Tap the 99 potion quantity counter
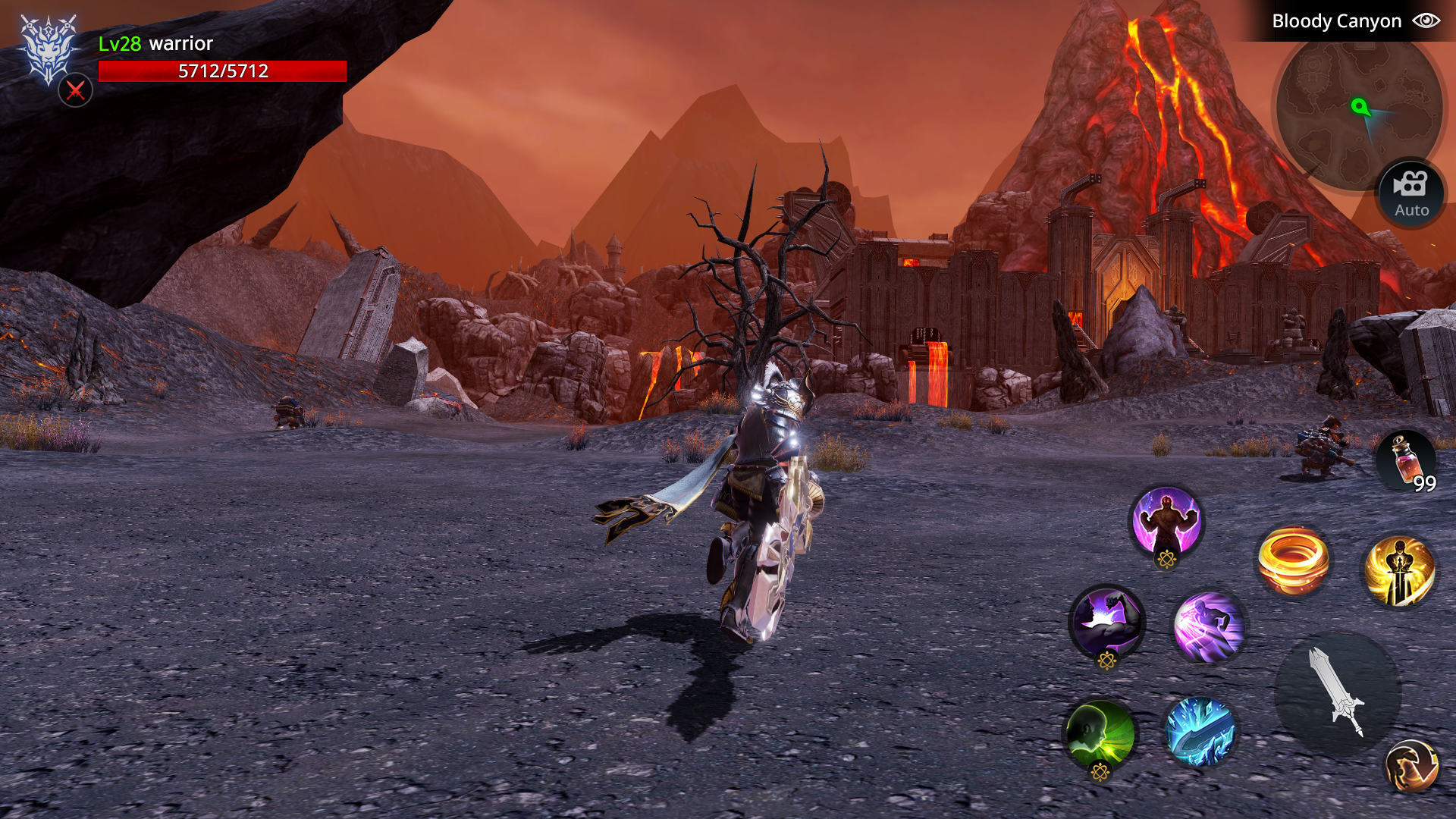 1424,483
